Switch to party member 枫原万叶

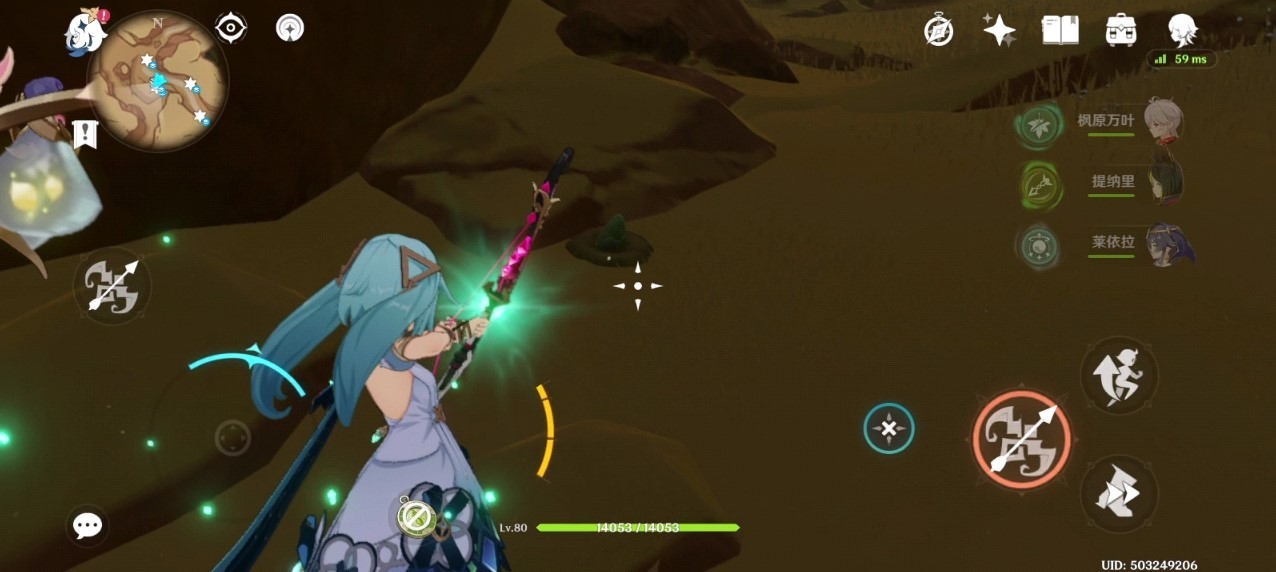click(1161, 122)
